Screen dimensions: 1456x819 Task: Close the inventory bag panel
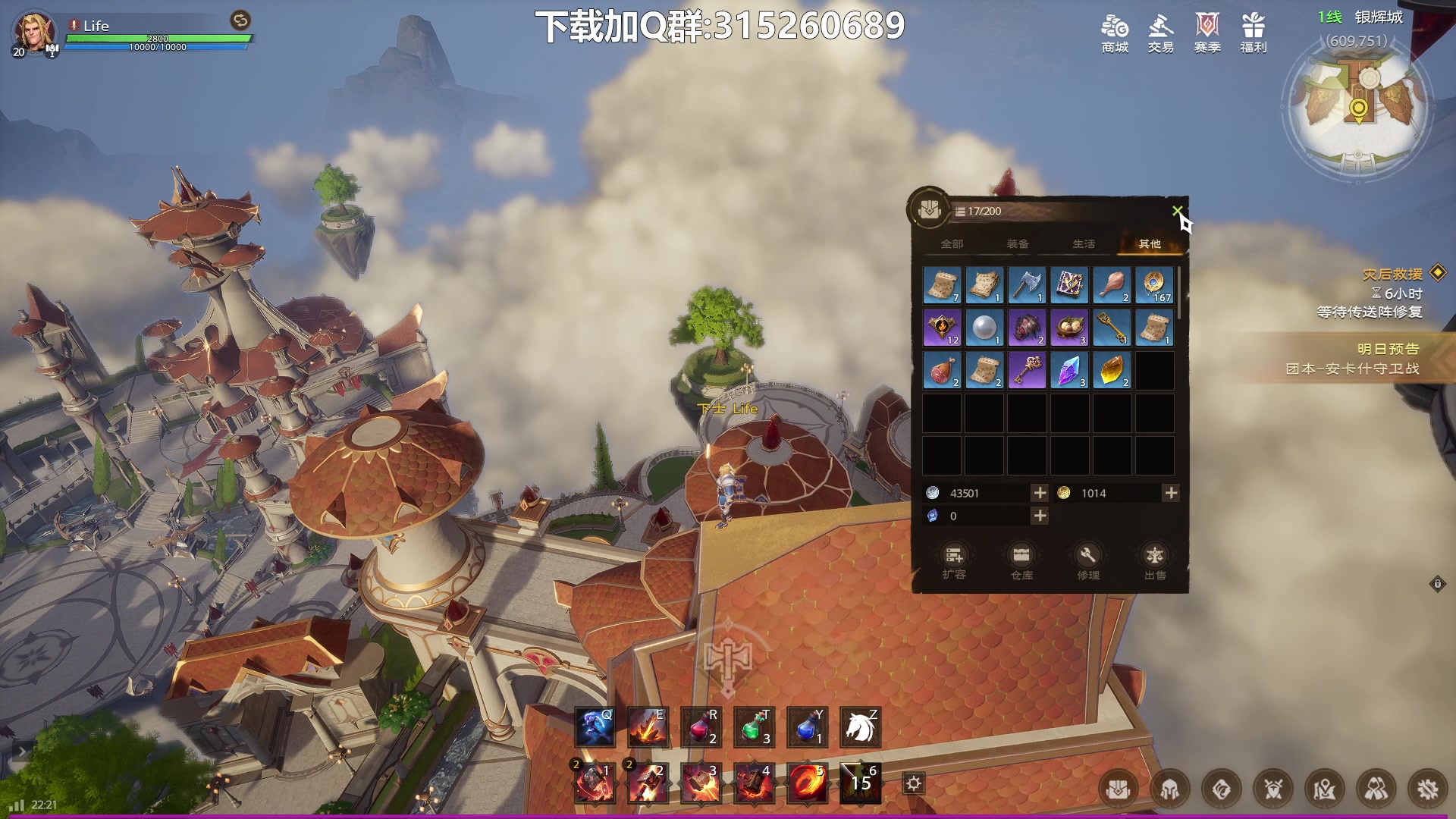pyautogui.click(x=1177, y=211)
